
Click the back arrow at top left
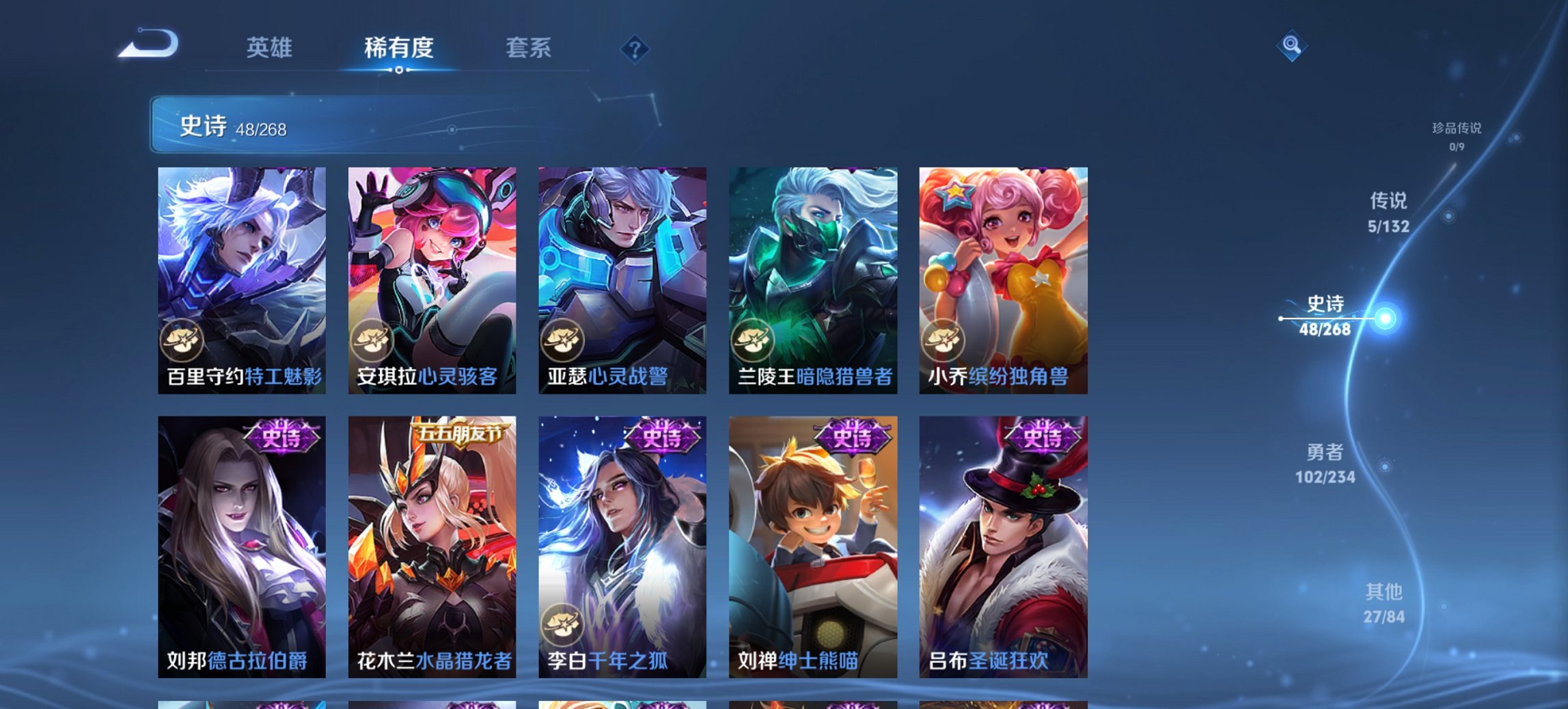coord(148,43)
